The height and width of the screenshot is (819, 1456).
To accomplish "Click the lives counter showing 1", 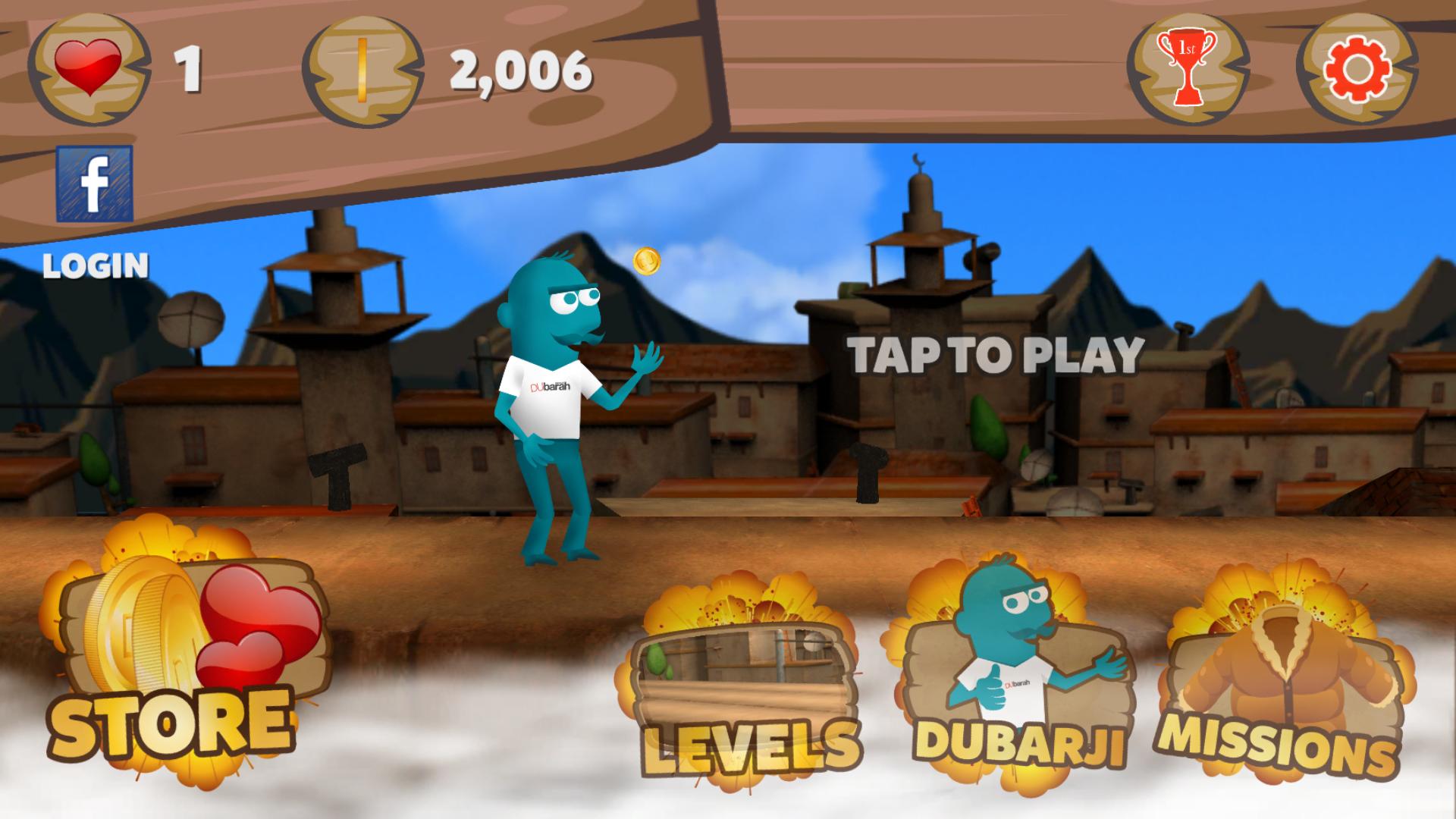I will (187, 67).
